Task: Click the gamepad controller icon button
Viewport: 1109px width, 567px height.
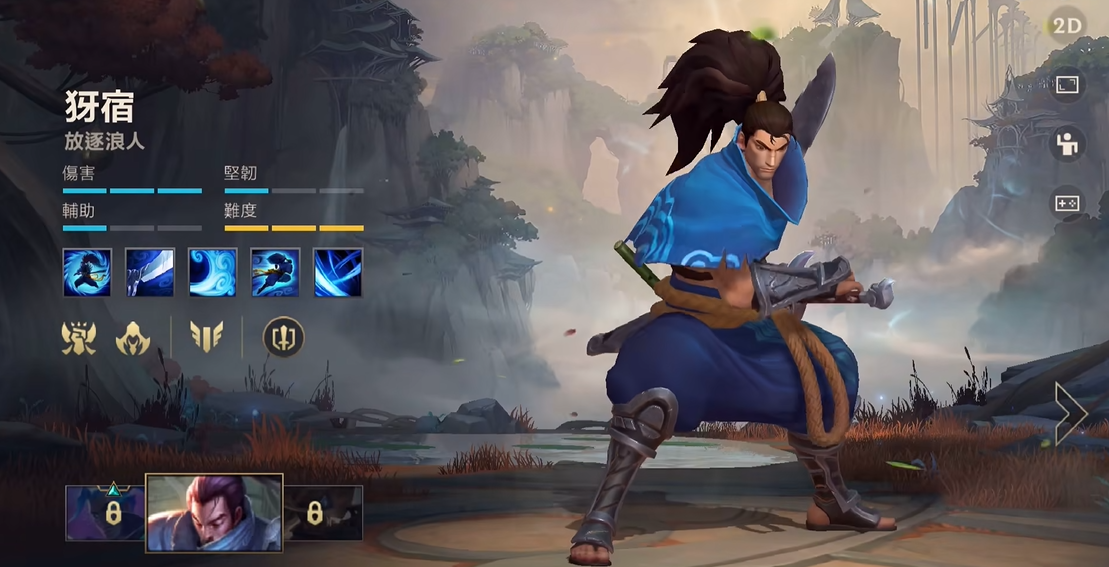Action: [1067, 204]
